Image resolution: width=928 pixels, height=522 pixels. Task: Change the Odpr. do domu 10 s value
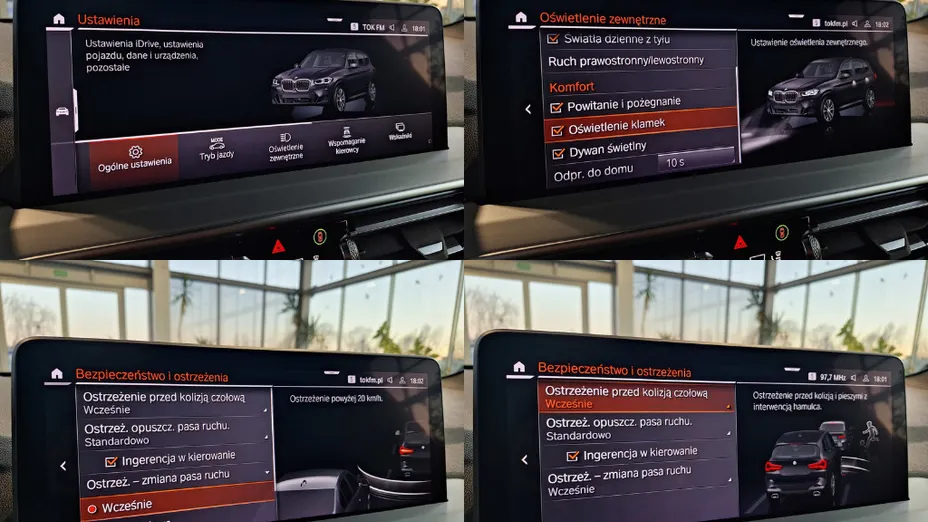675,161
